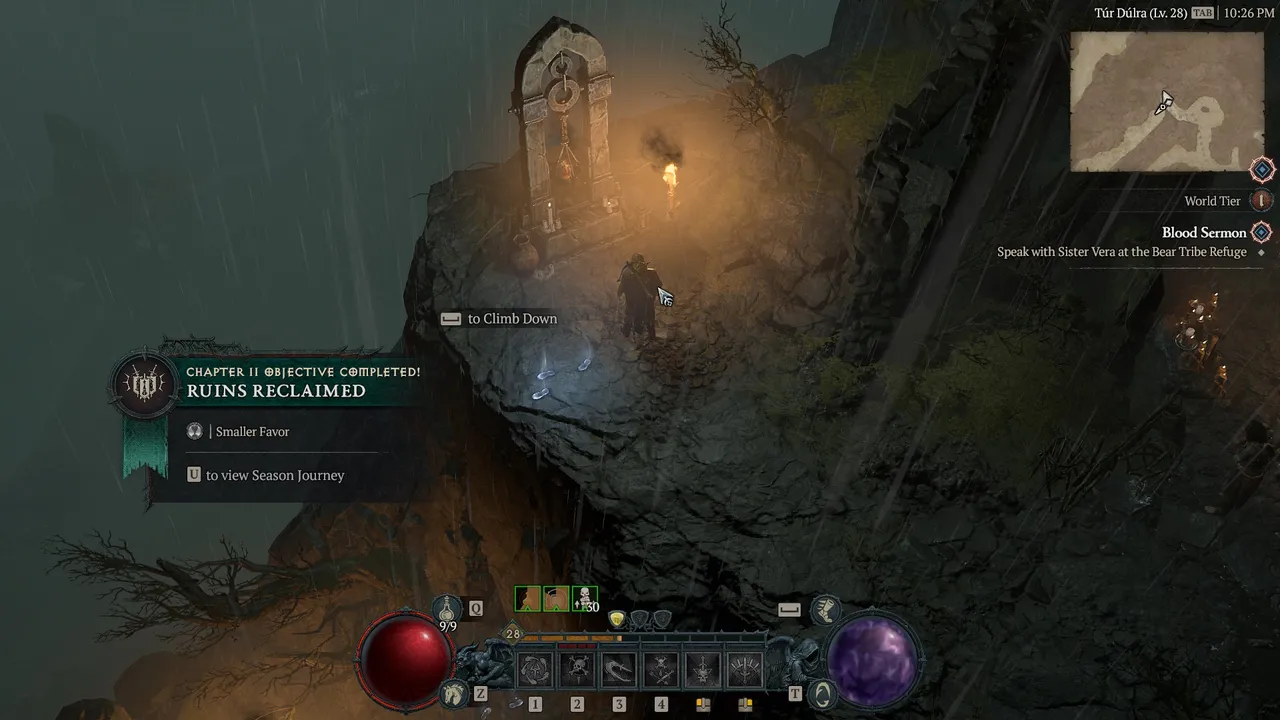This screenshot has height=720, width=1280.
Task: Click the World Tier icon
Action: [x=1262, y=201]
